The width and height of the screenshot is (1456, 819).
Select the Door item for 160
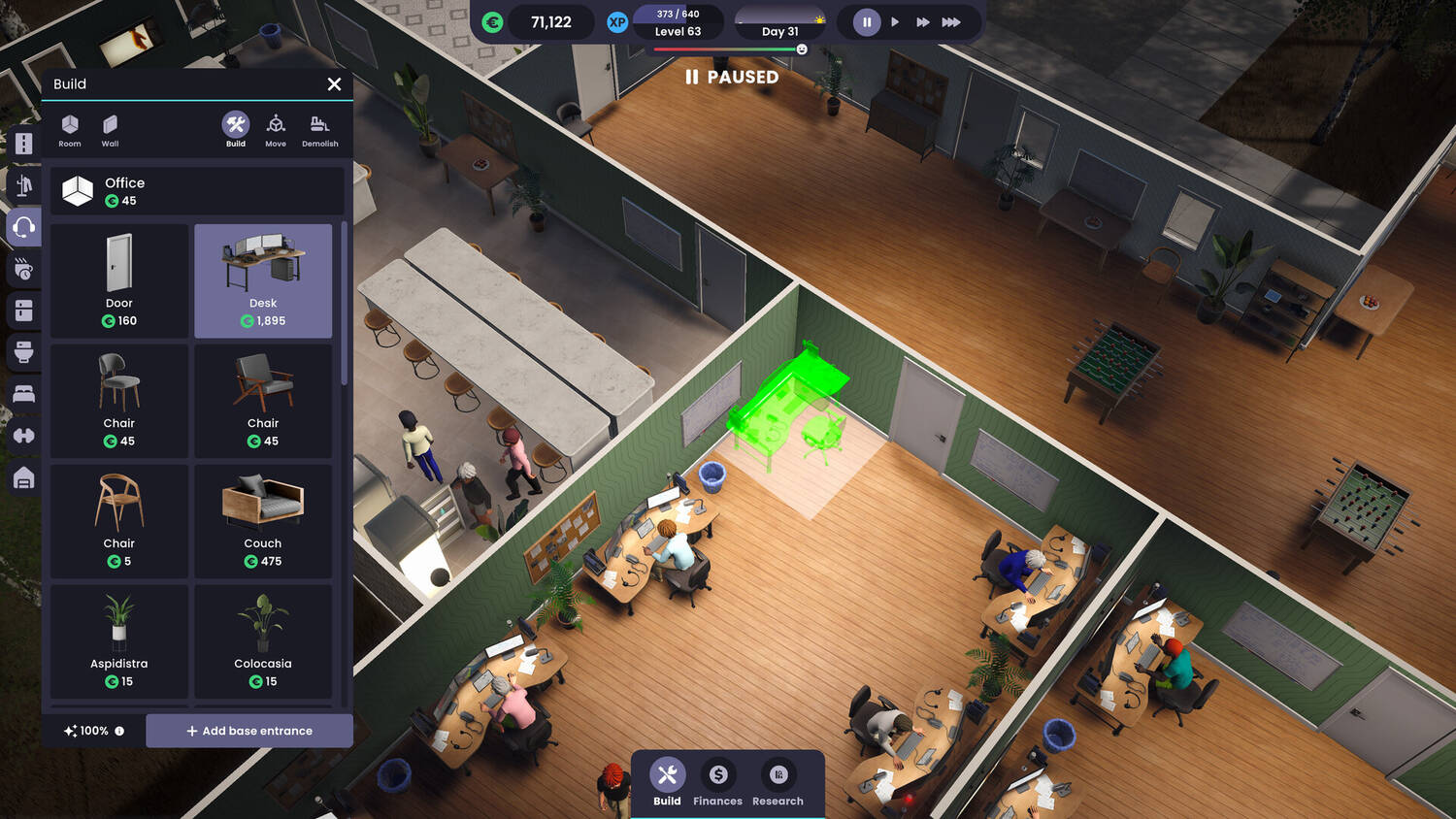(119, 280)
